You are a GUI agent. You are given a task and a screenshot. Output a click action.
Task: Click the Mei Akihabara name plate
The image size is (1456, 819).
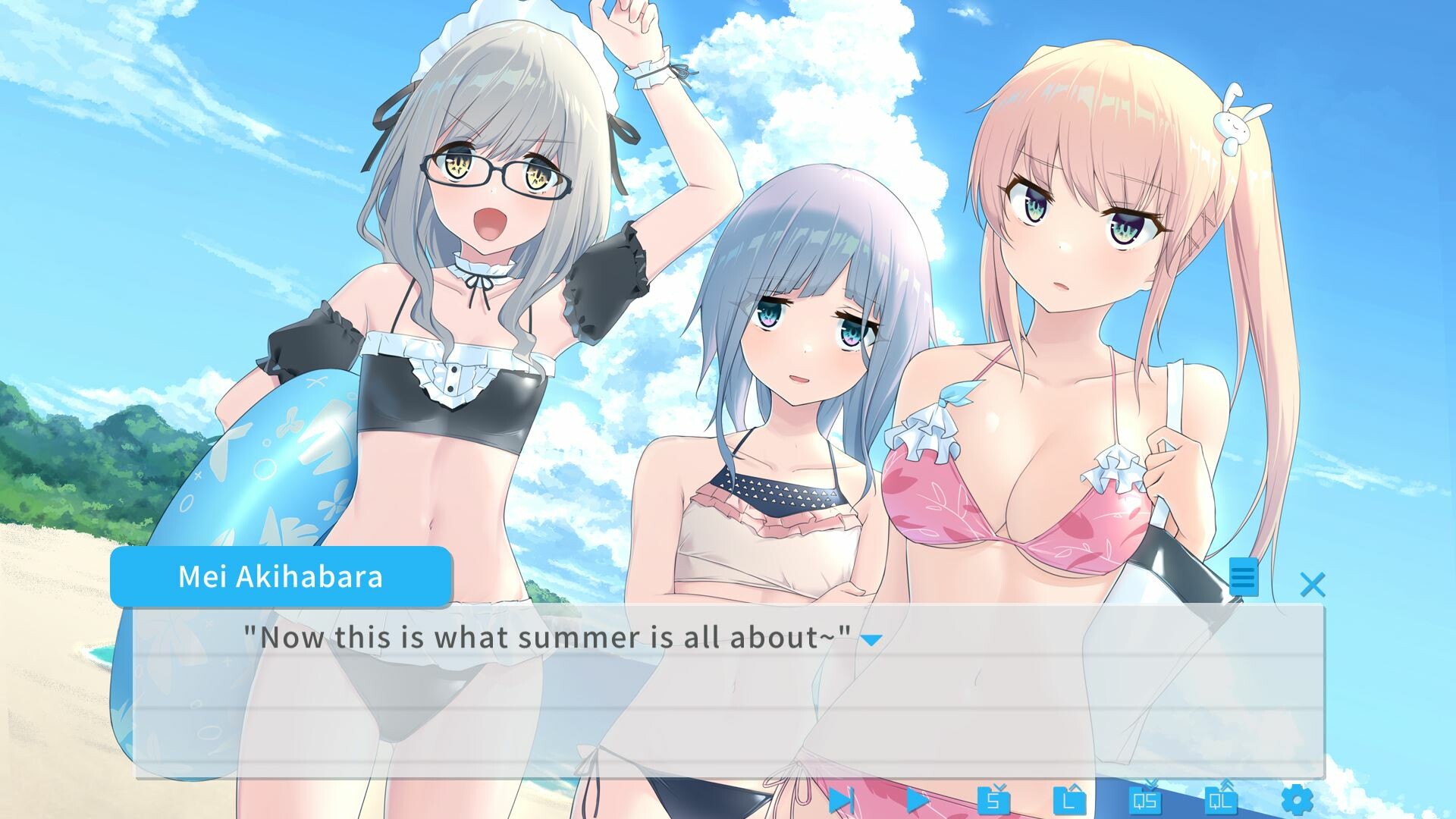coord(281,576)
